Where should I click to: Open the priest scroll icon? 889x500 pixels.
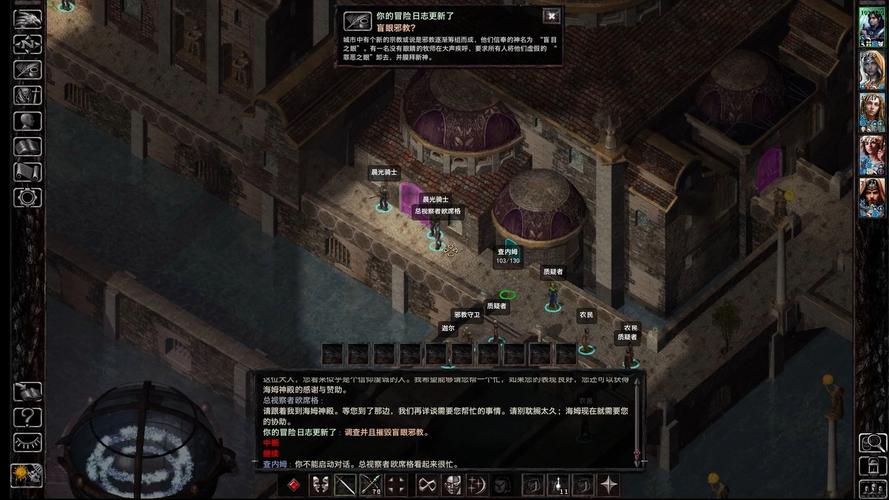pyautogui.click(x=27, y=172)
